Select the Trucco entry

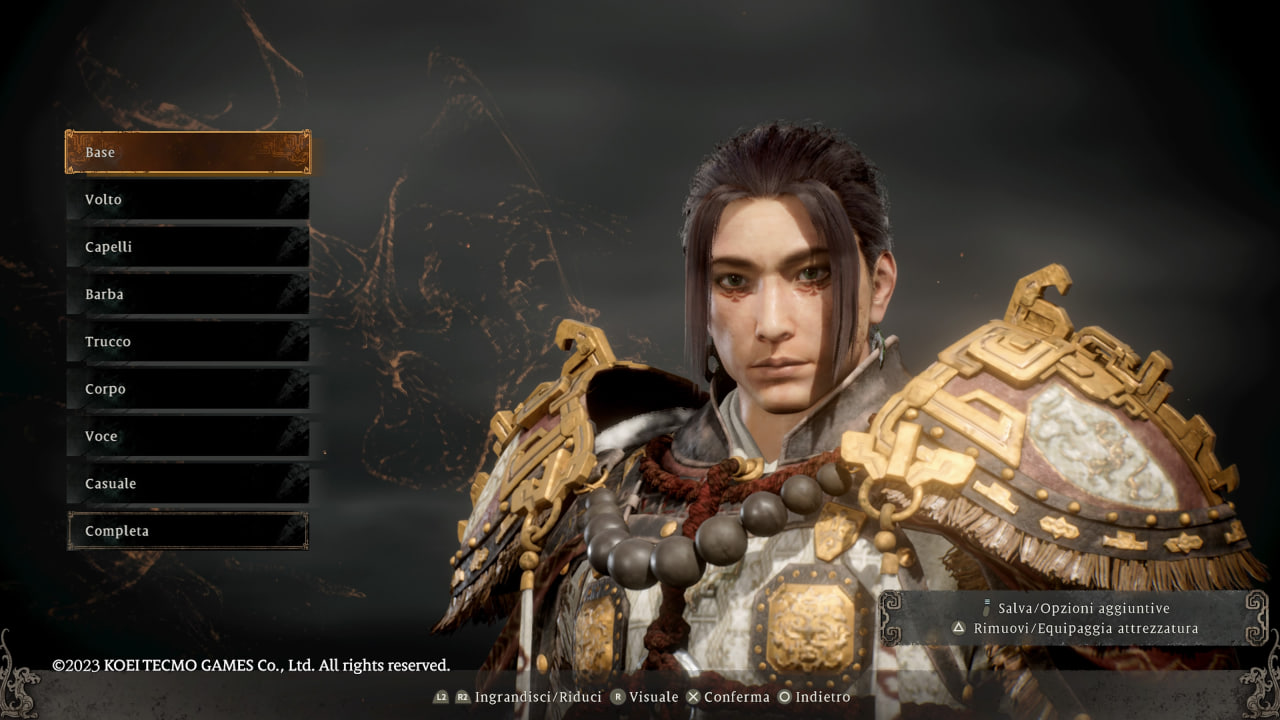pyautogui.click(x=188, y=341)
